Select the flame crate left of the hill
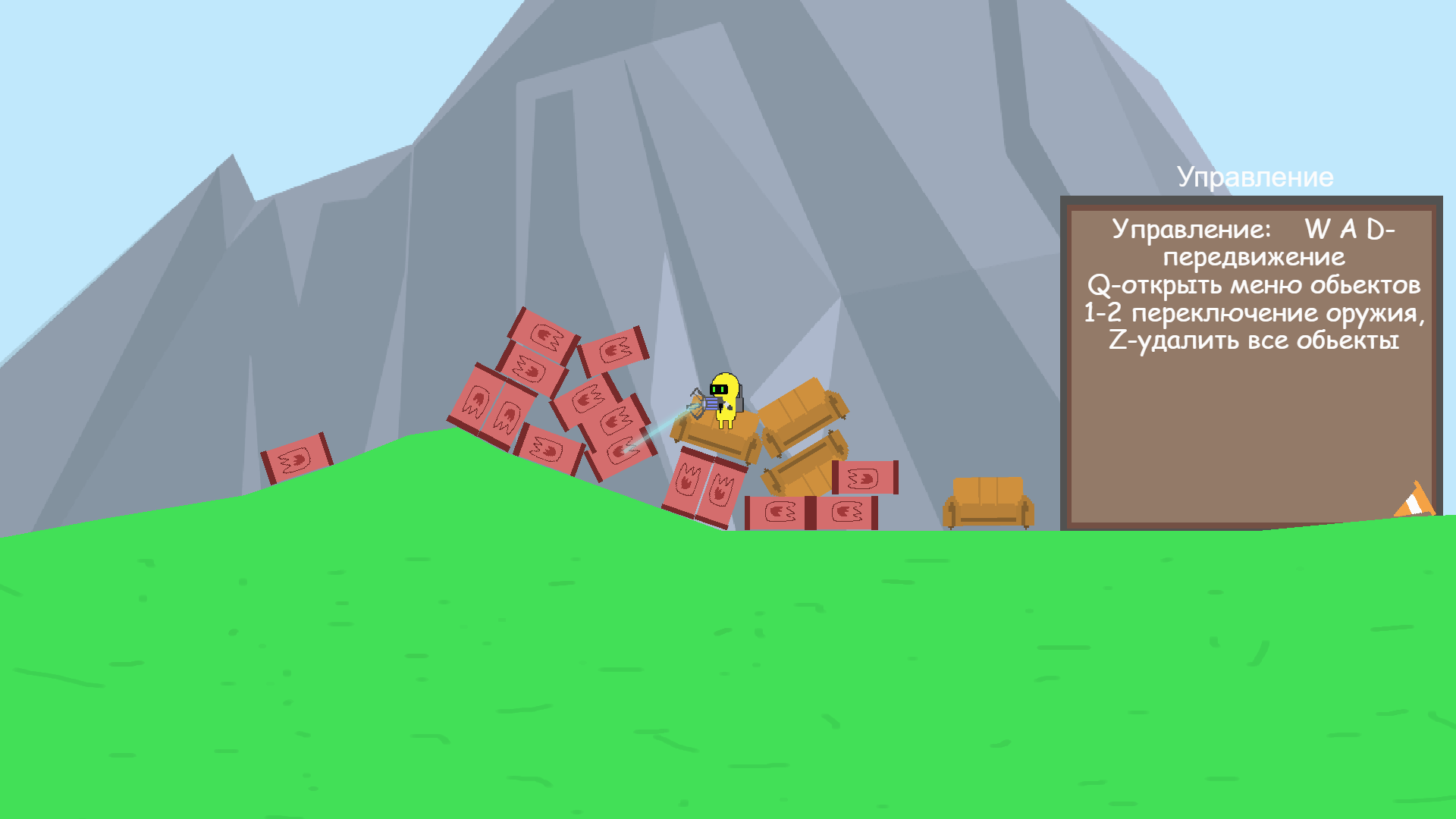This screenshot has width=1456, height=819. point(296,459)
